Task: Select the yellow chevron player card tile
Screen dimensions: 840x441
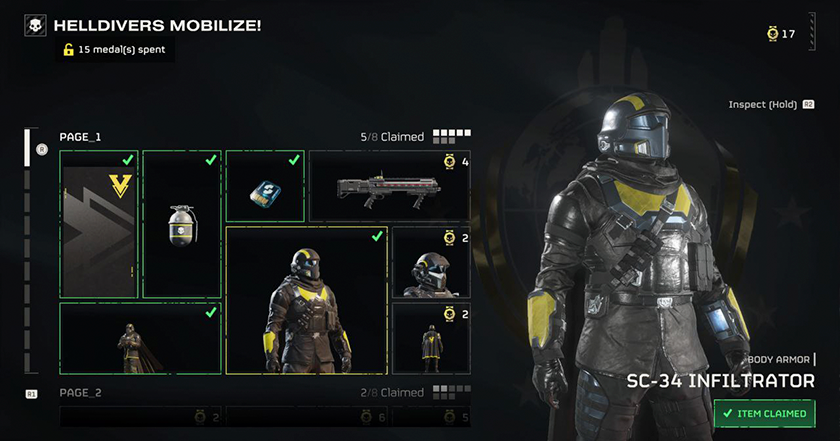Action: point(98,224)
